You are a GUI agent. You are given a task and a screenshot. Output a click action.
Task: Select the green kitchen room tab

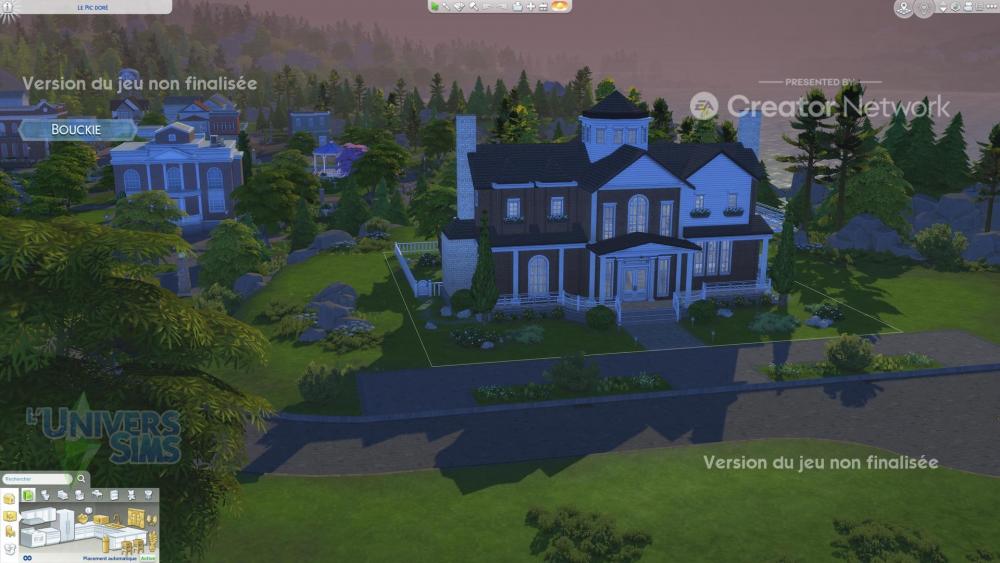29,494
